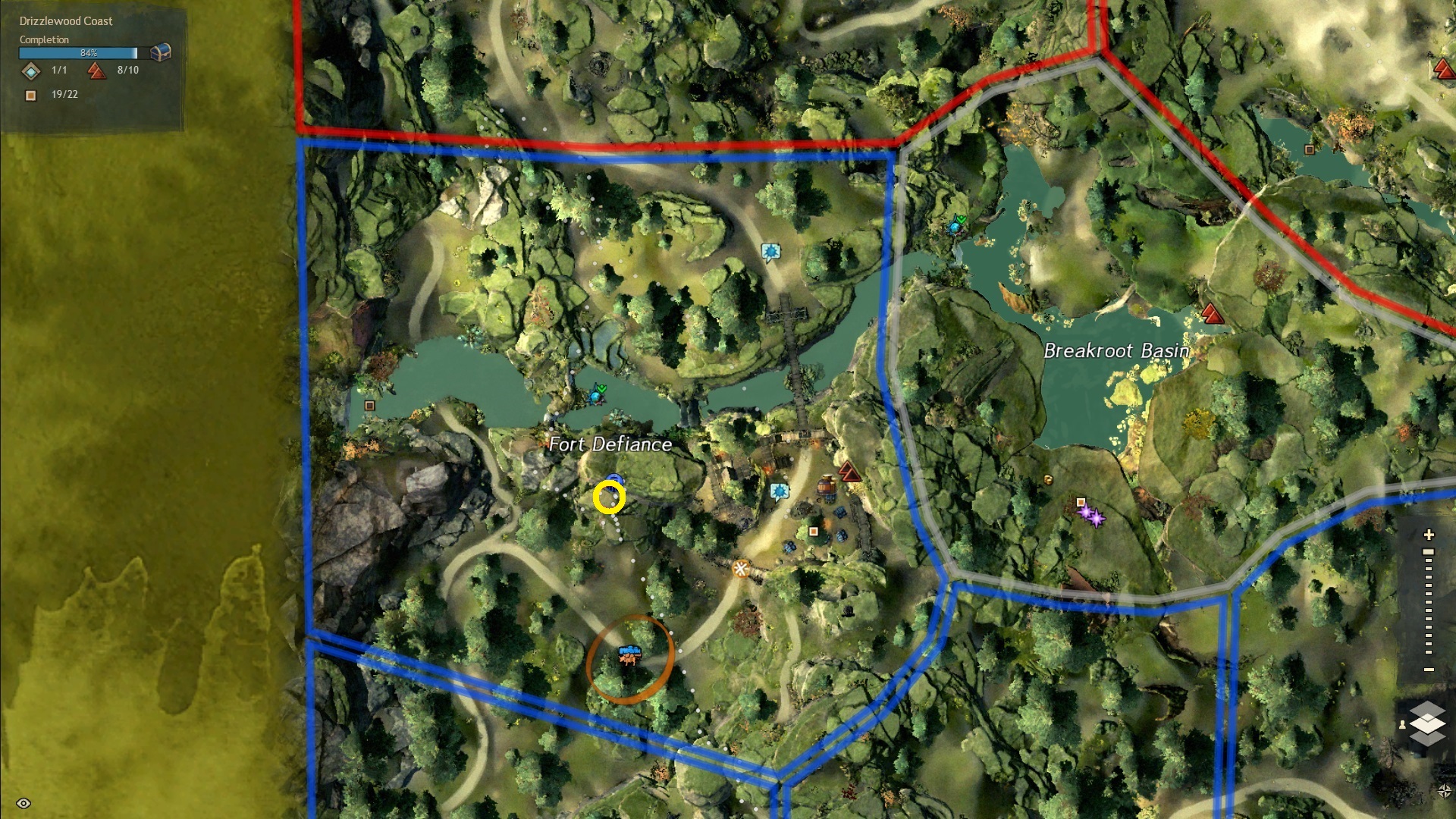
Task: Open the map floor layers selector
Action: 1426,723
